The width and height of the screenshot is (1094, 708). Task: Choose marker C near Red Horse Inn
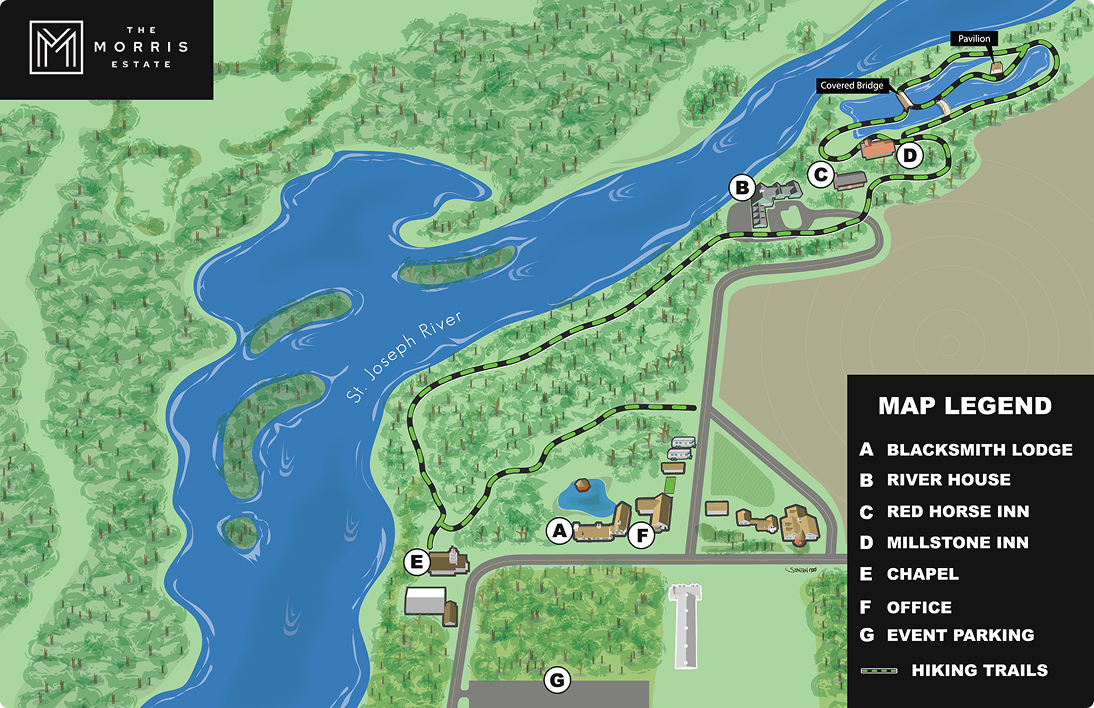point(820,175)
